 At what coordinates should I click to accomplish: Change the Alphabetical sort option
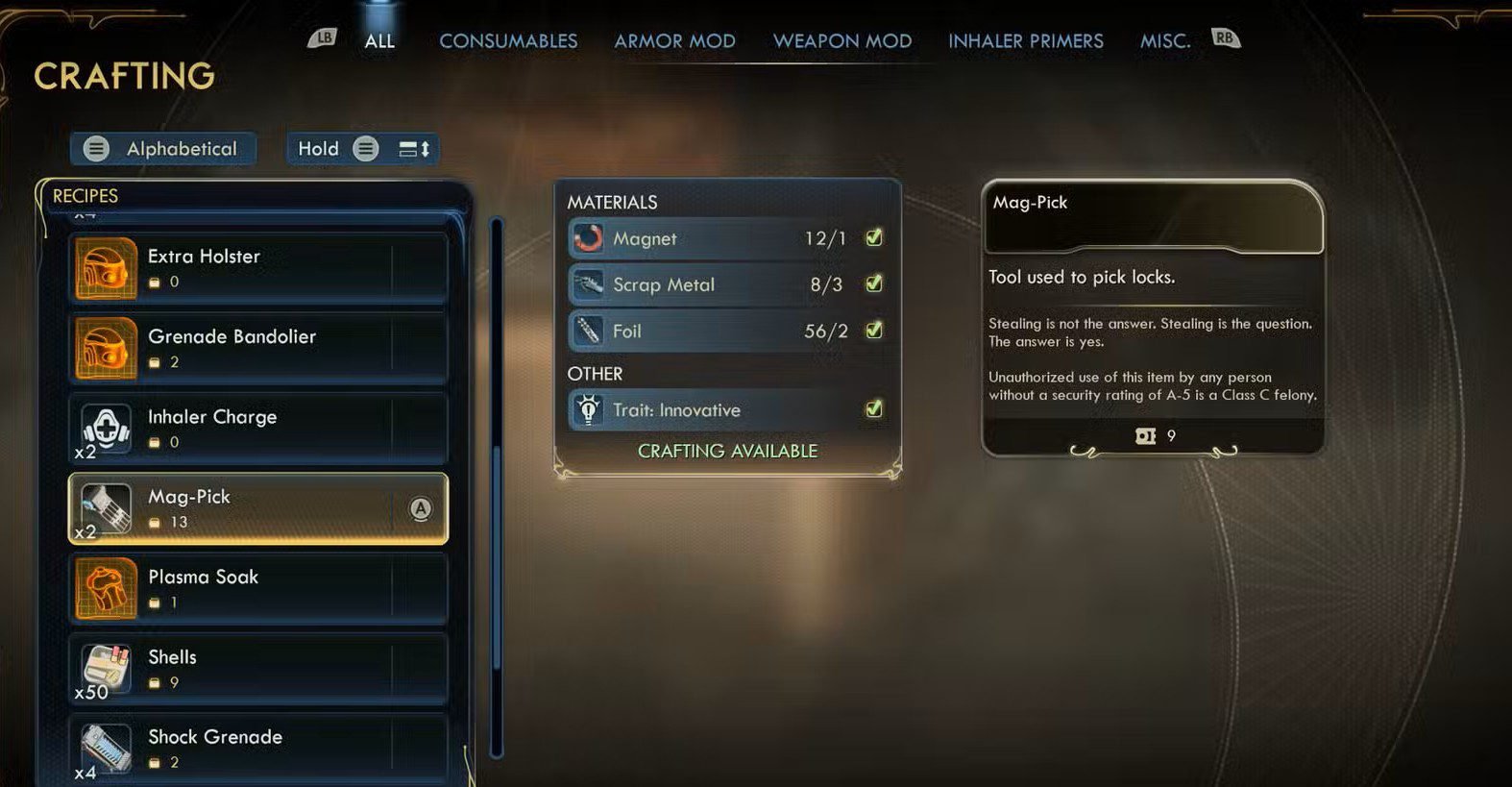point(163,149)
